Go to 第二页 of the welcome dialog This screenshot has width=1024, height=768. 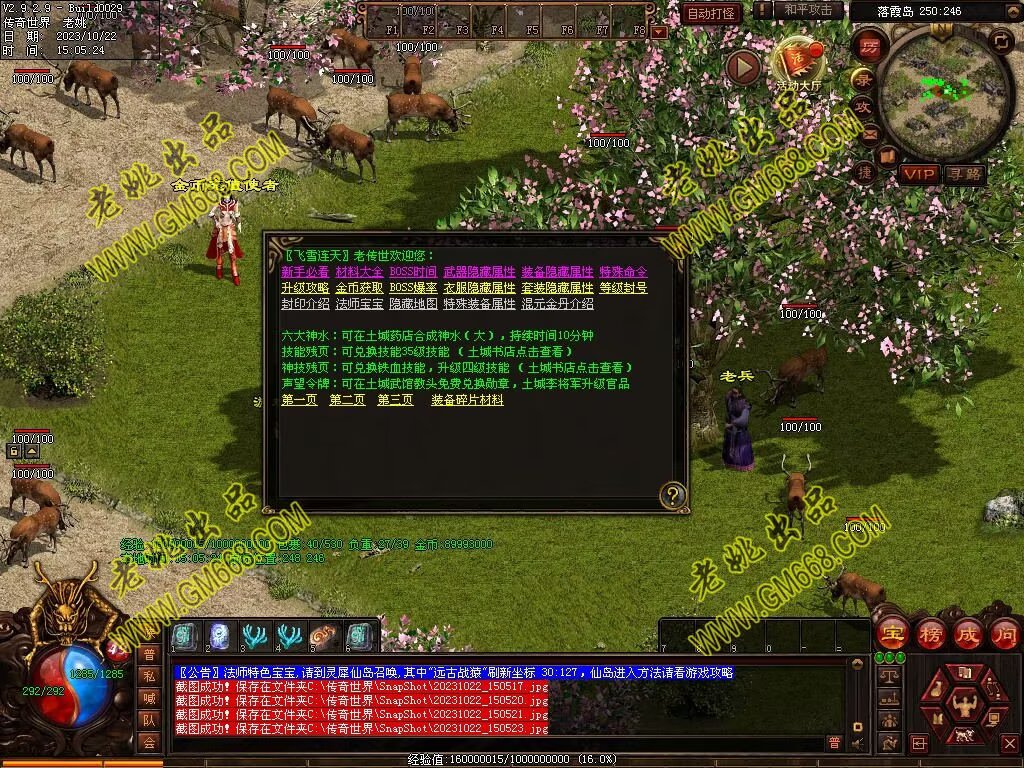(x=347, y=400)
